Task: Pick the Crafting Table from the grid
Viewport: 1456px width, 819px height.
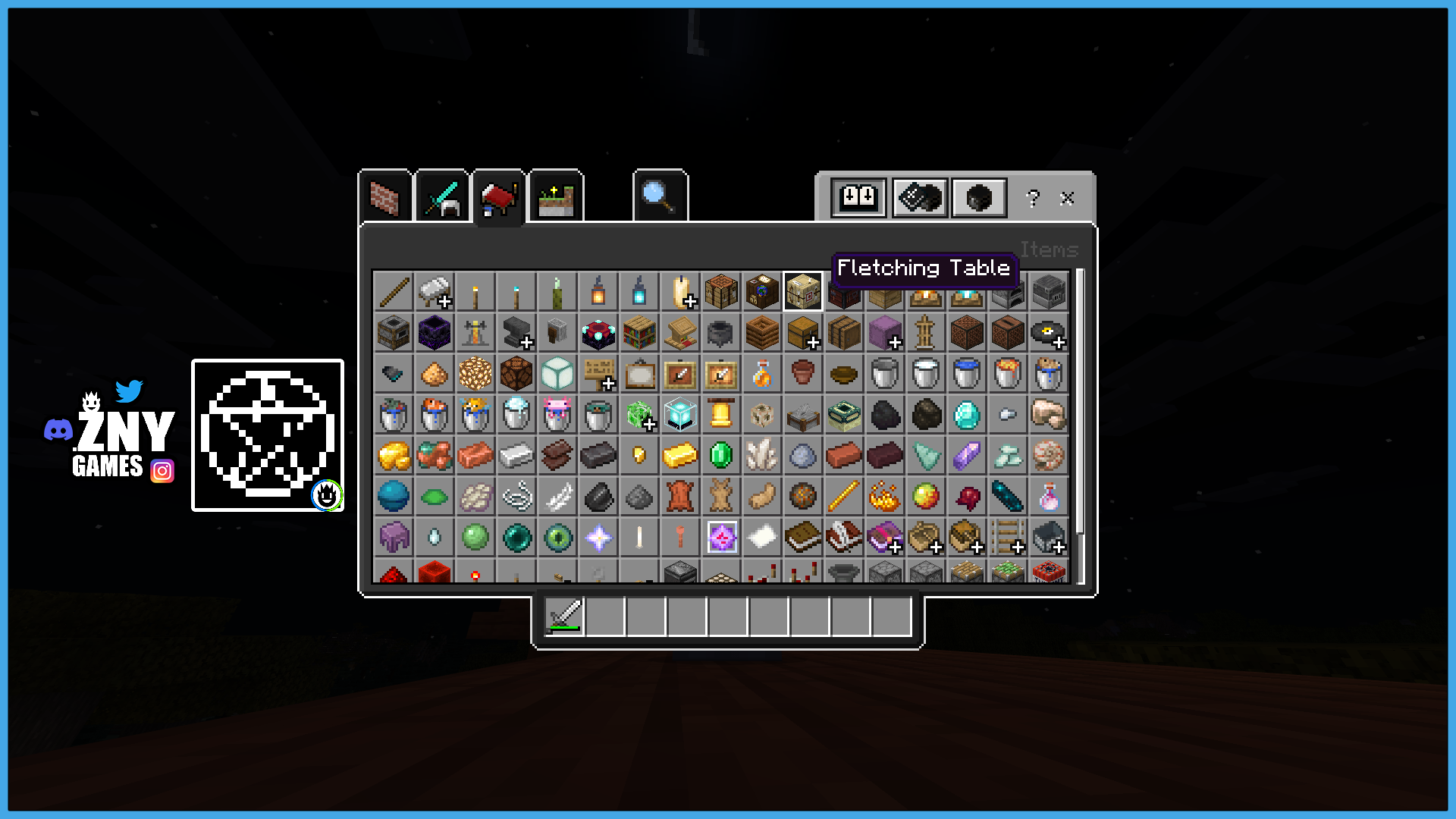Action: tap(721, 292)
